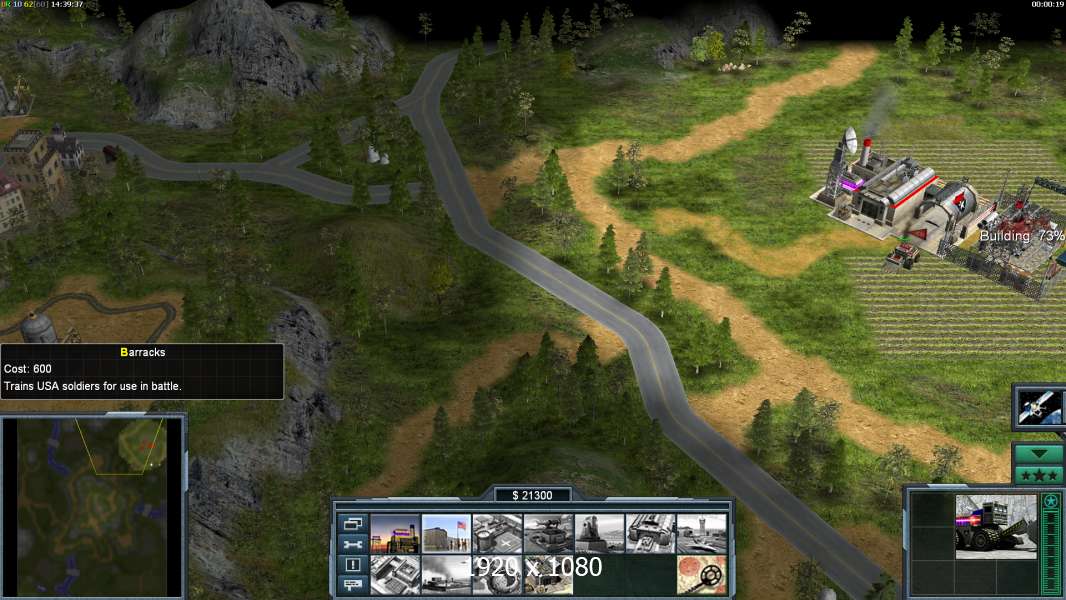This screenshot has height=600, width=1066.
Task: Select the Barracks build icon with the flag
Action: click(446, 533)
